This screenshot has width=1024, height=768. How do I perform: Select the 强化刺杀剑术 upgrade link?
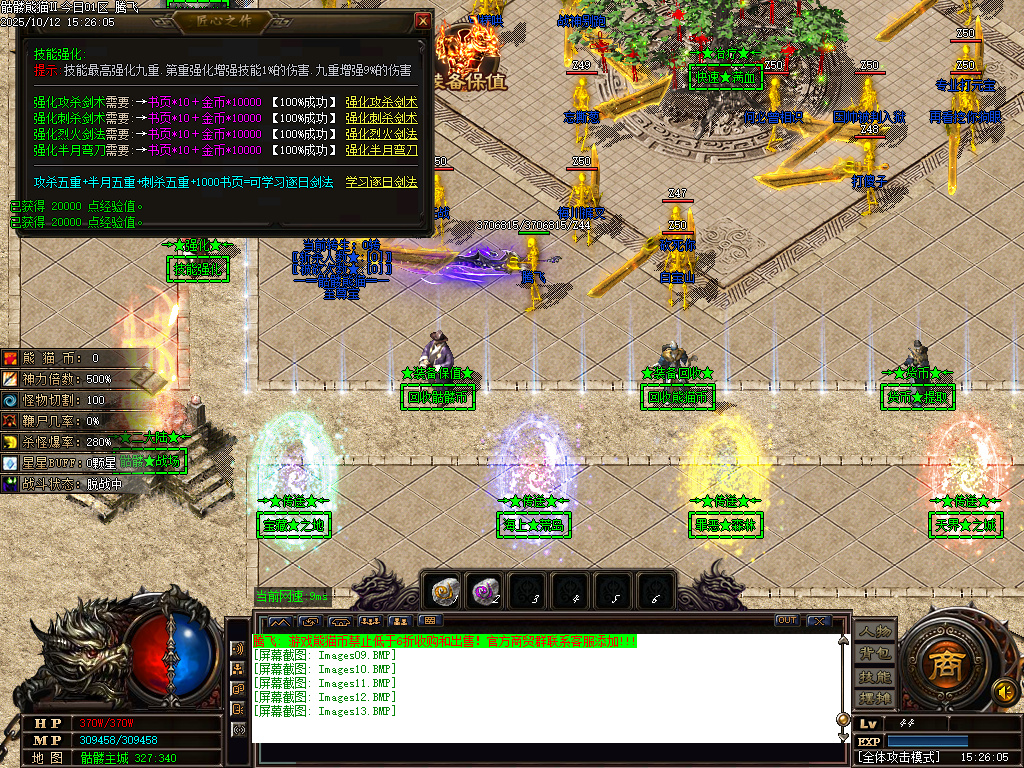pos(381,118)
